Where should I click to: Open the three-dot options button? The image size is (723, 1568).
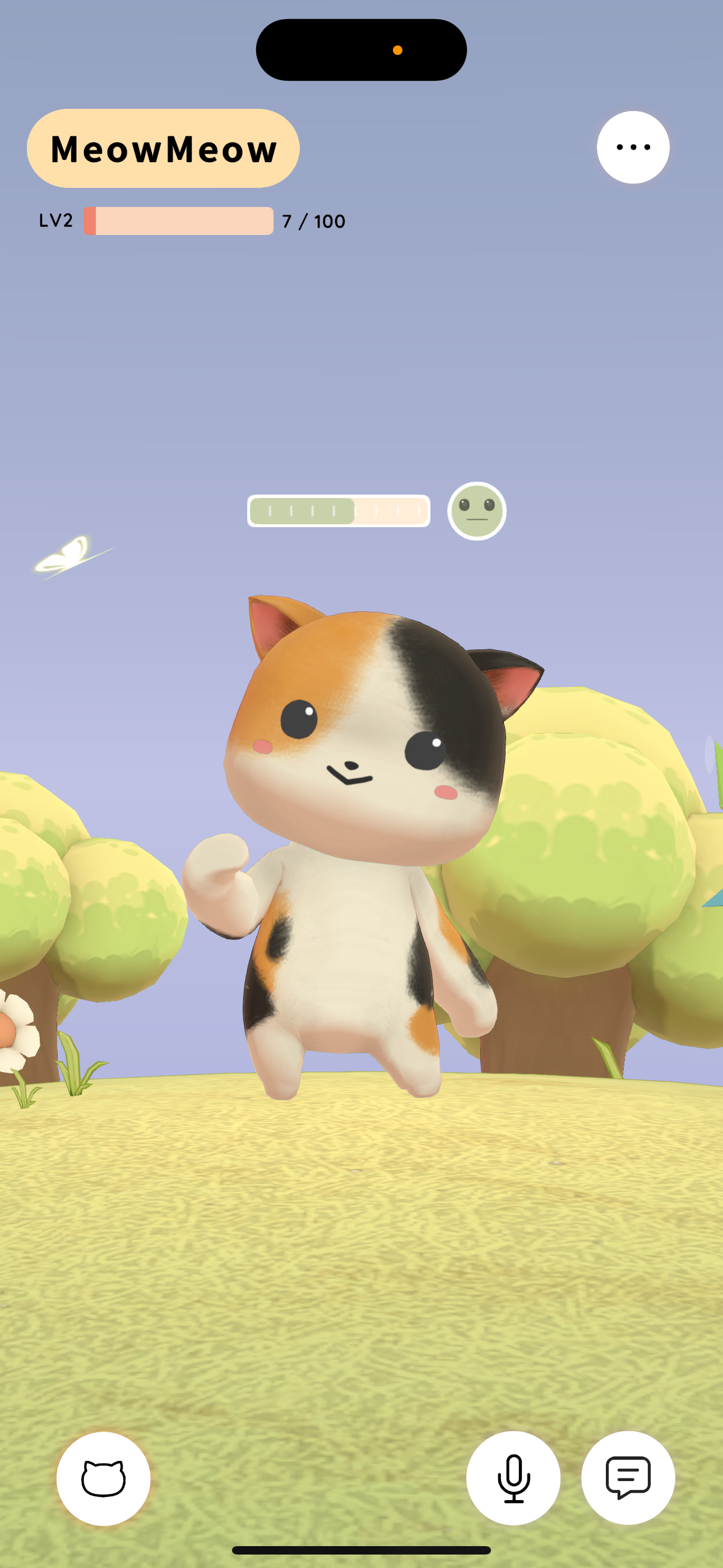click(x=633, y=147)
